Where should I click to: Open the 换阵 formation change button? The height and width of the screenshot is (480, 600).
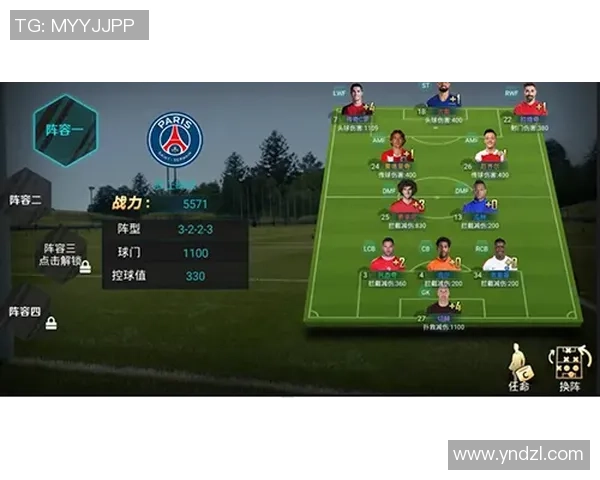[568, 366]
